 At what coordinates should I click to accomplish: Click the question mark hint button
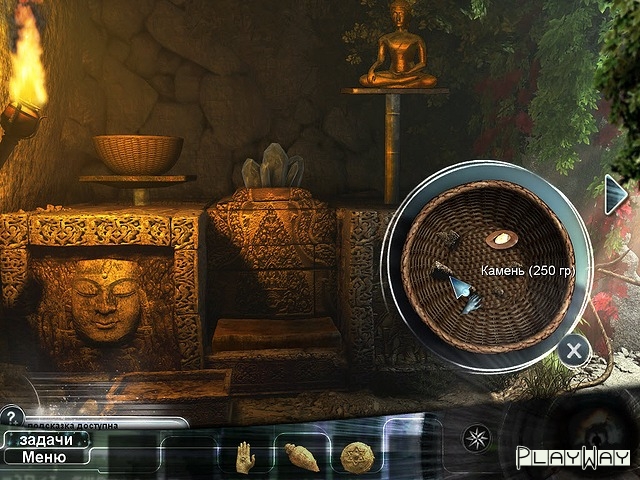12,416
